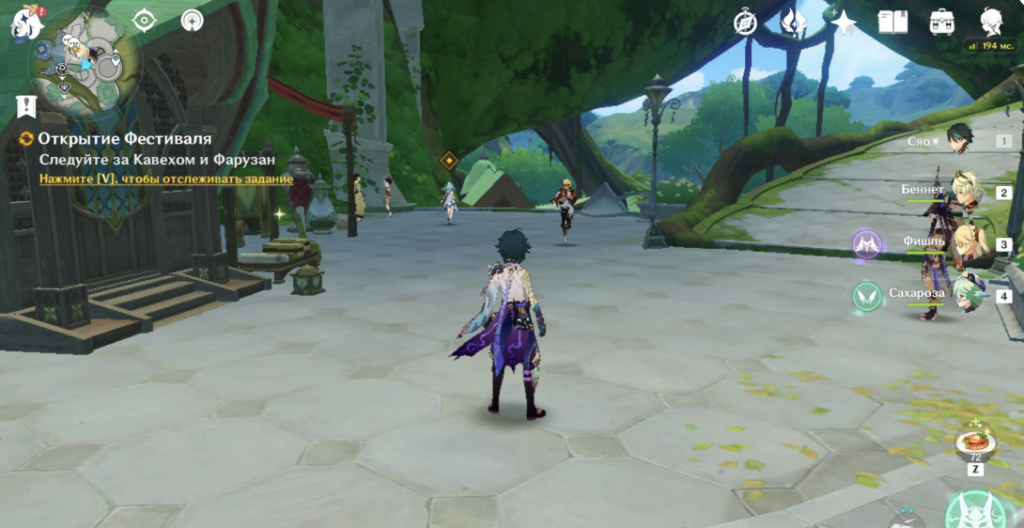Open the character profile head icon

[991, 22]
